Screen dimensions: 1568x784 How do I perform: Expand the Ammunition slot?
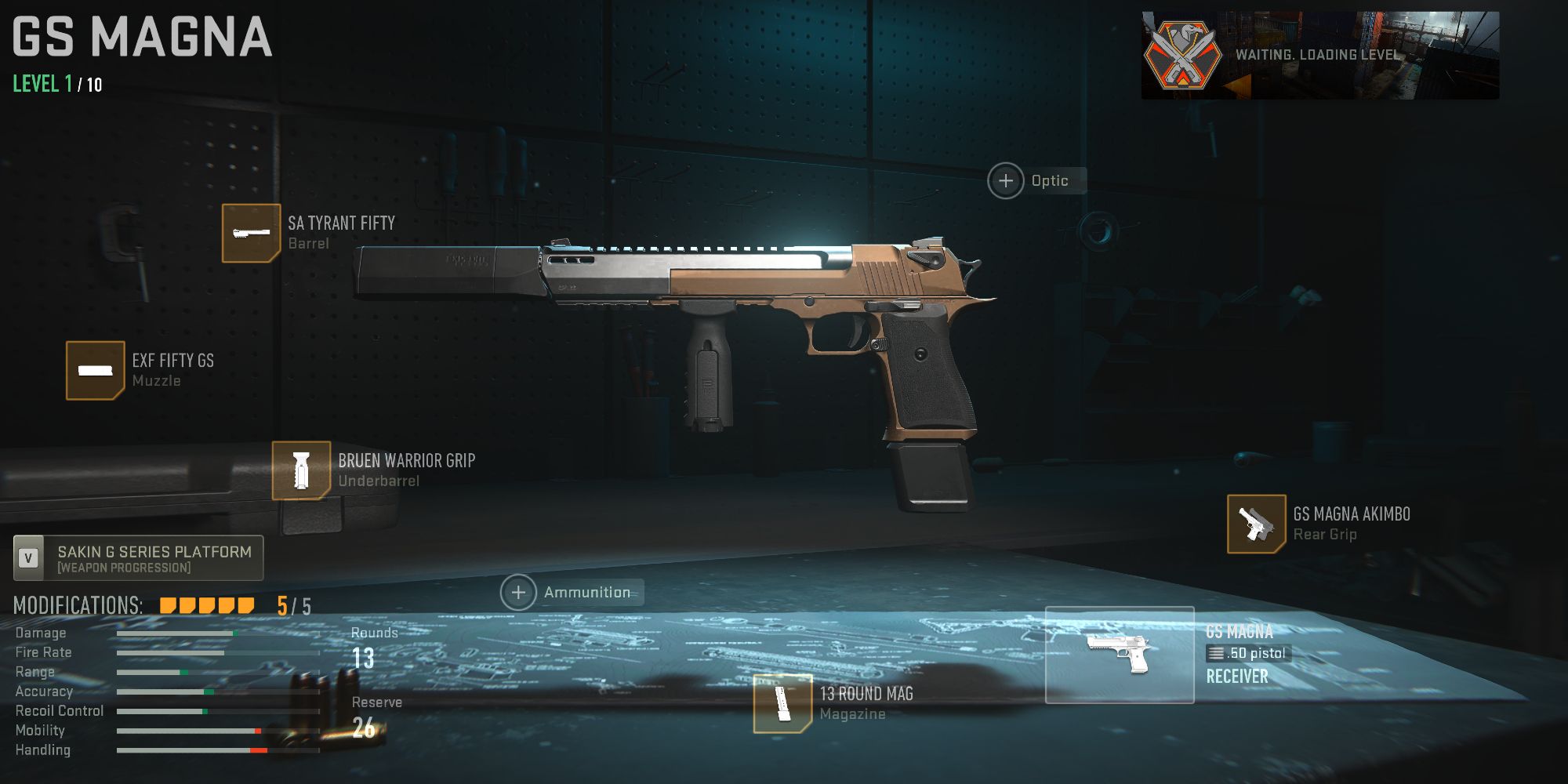click(519, 592)
